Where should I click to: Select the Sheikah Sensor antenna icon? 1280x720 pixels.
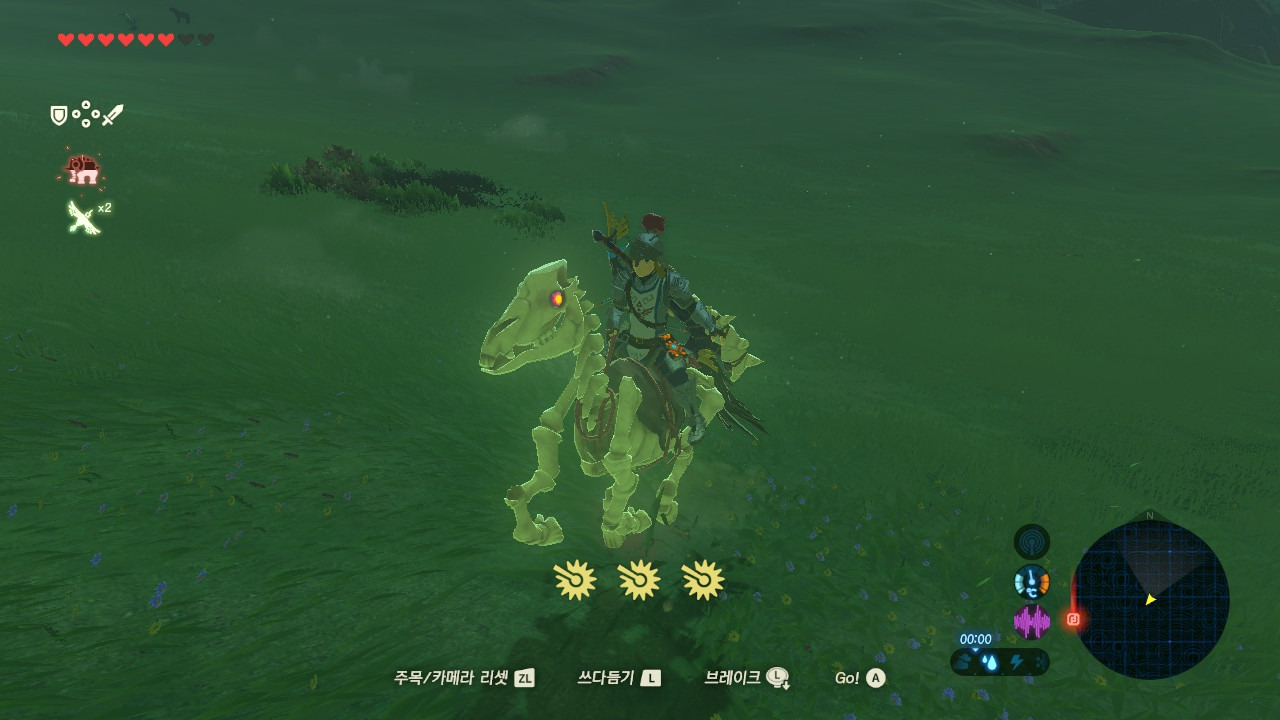1032,542
